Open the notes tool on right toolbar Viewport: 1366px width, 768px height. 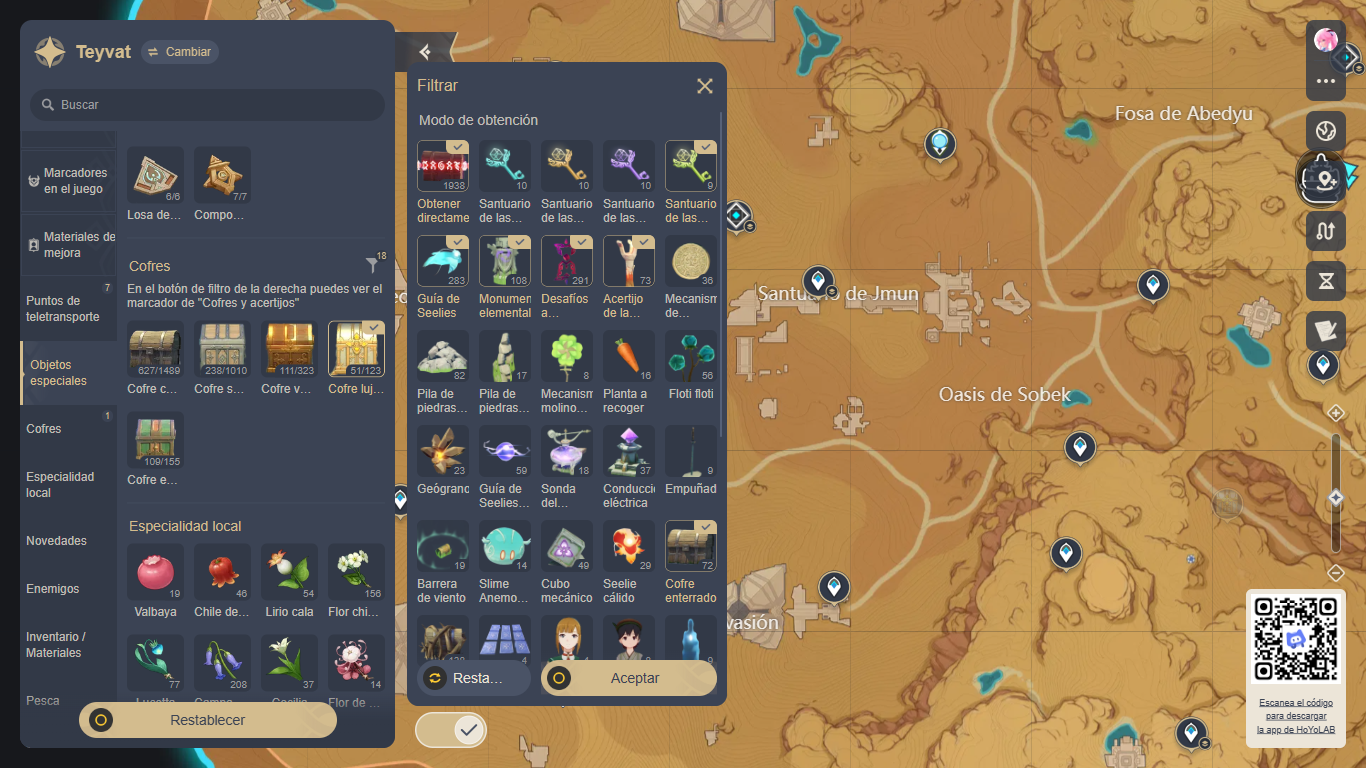coord(1325,331)
